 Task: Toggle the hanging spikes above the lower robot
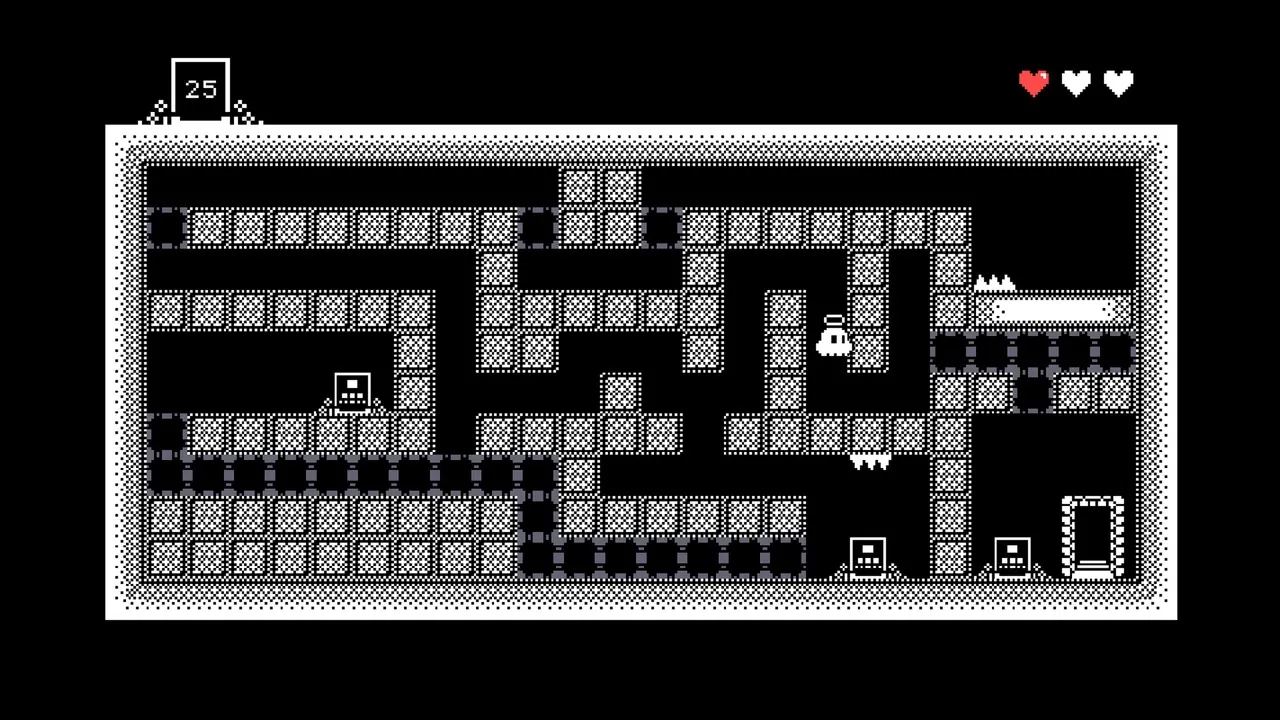pyautogui.click(x=872, y=460)
